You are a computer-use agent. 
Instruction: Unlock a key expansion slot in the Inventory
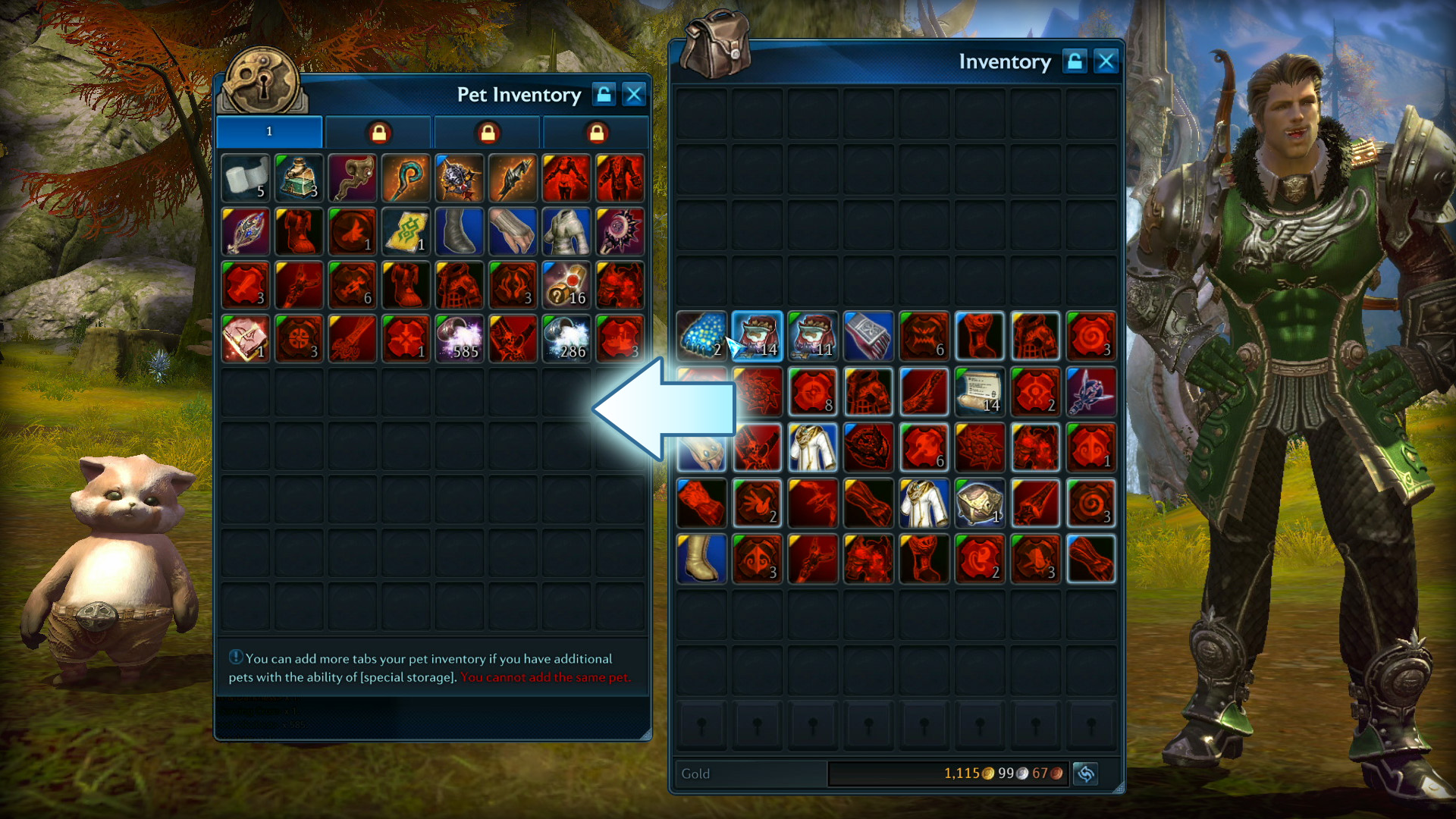701,724
